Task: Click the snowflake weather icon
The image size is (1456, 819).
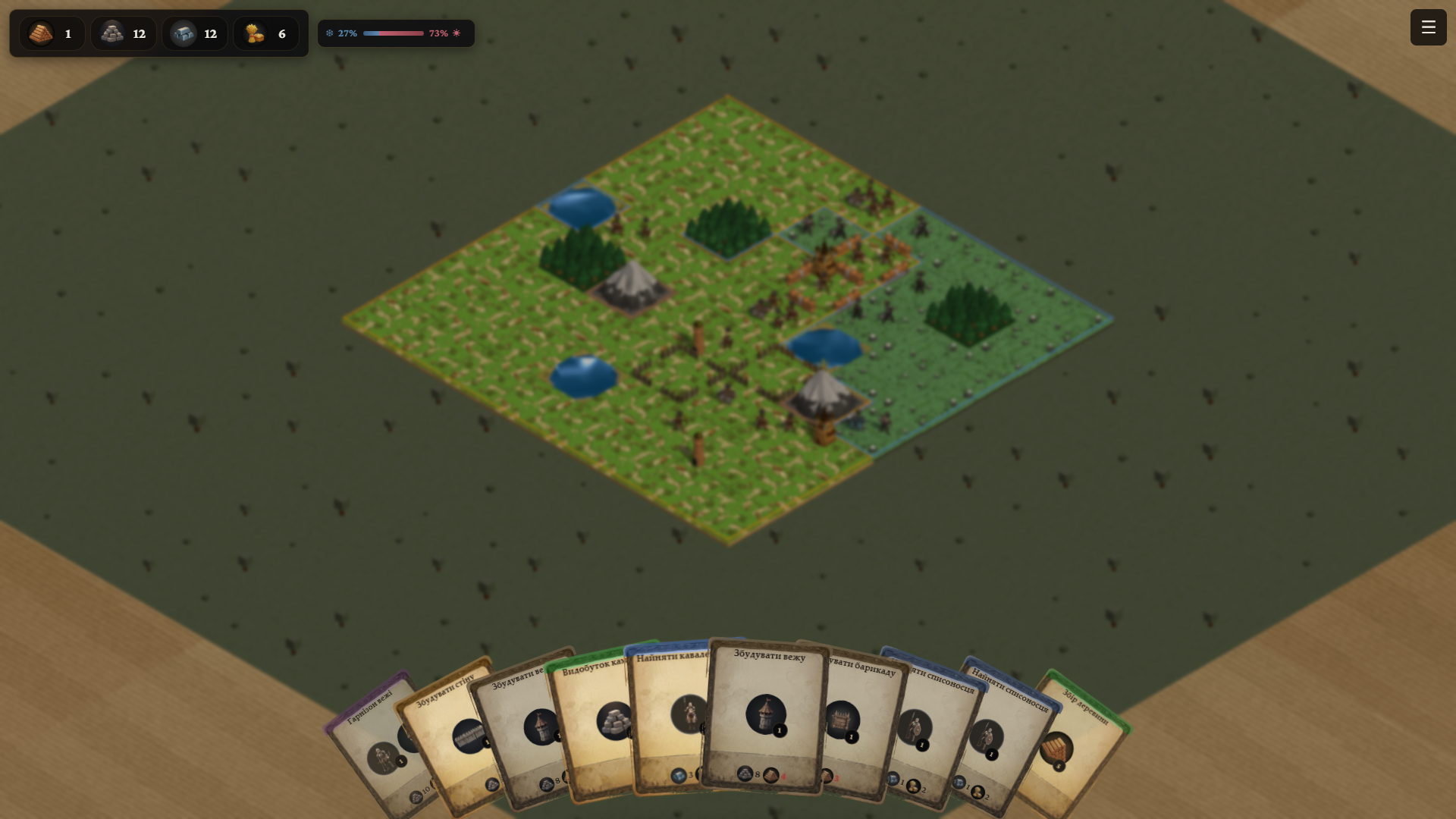Action: tap(329, 33)
